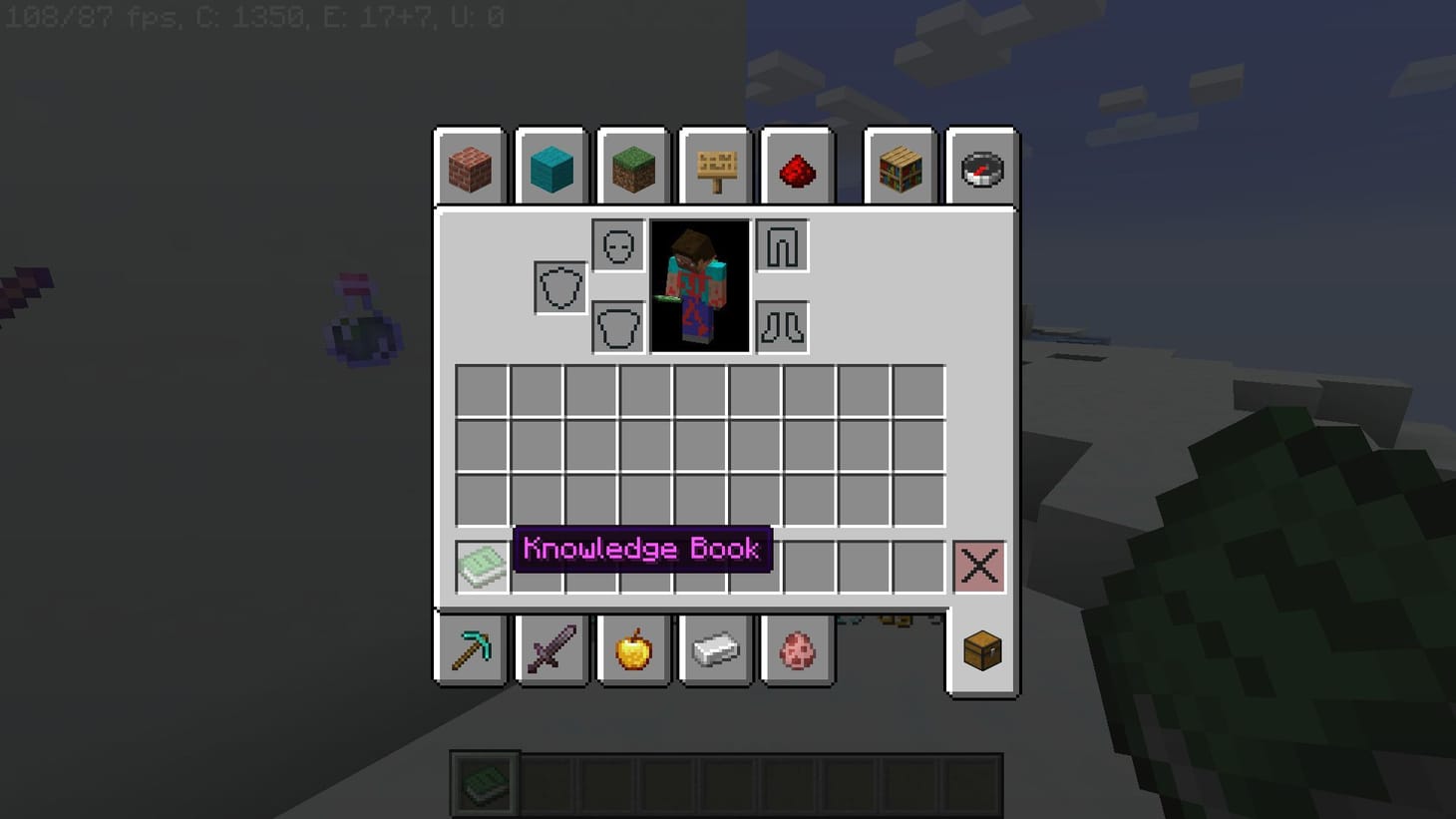Click the Natural Blocks grass block icon
This screenshot has width=1456, height=819.
click(633, 169)
